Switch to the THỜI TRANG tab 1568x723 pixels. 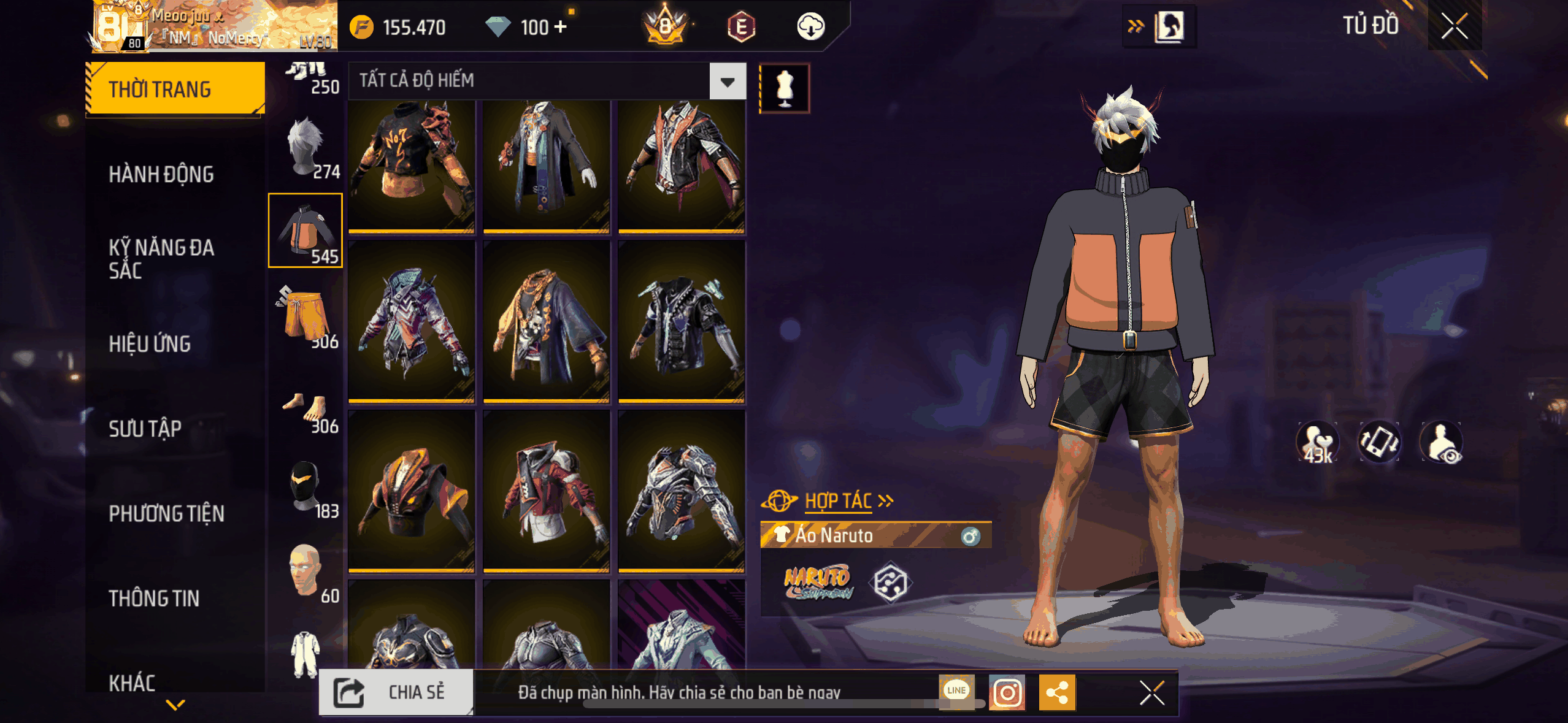click(x=175, y=90)
